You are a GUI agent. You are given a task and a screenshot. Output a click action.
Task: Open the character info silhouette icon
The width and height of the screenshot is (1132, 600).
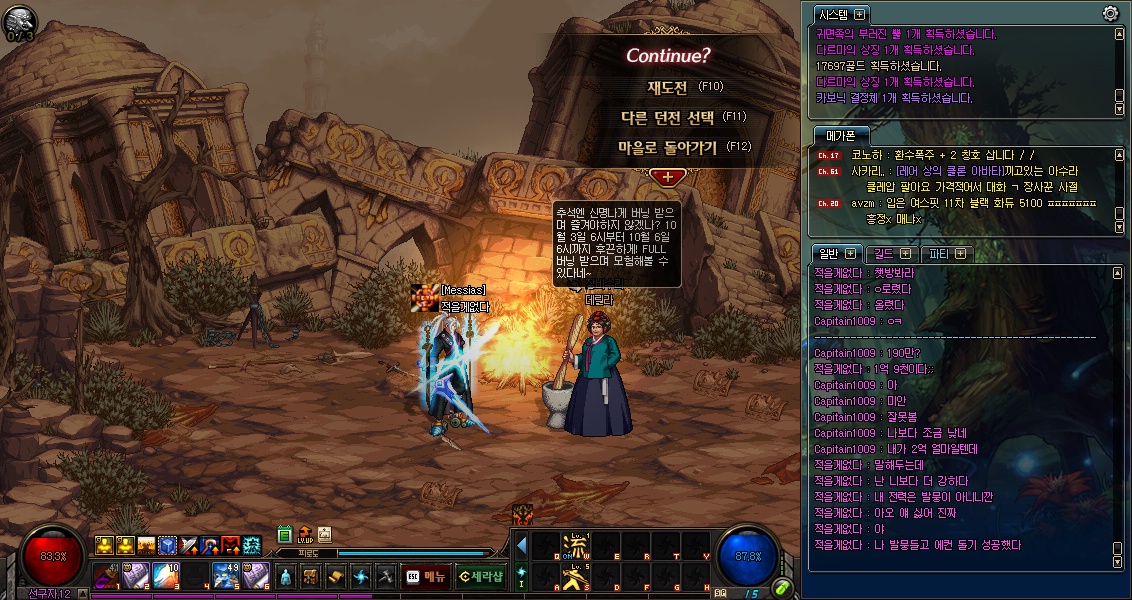[x=286, y=577]
